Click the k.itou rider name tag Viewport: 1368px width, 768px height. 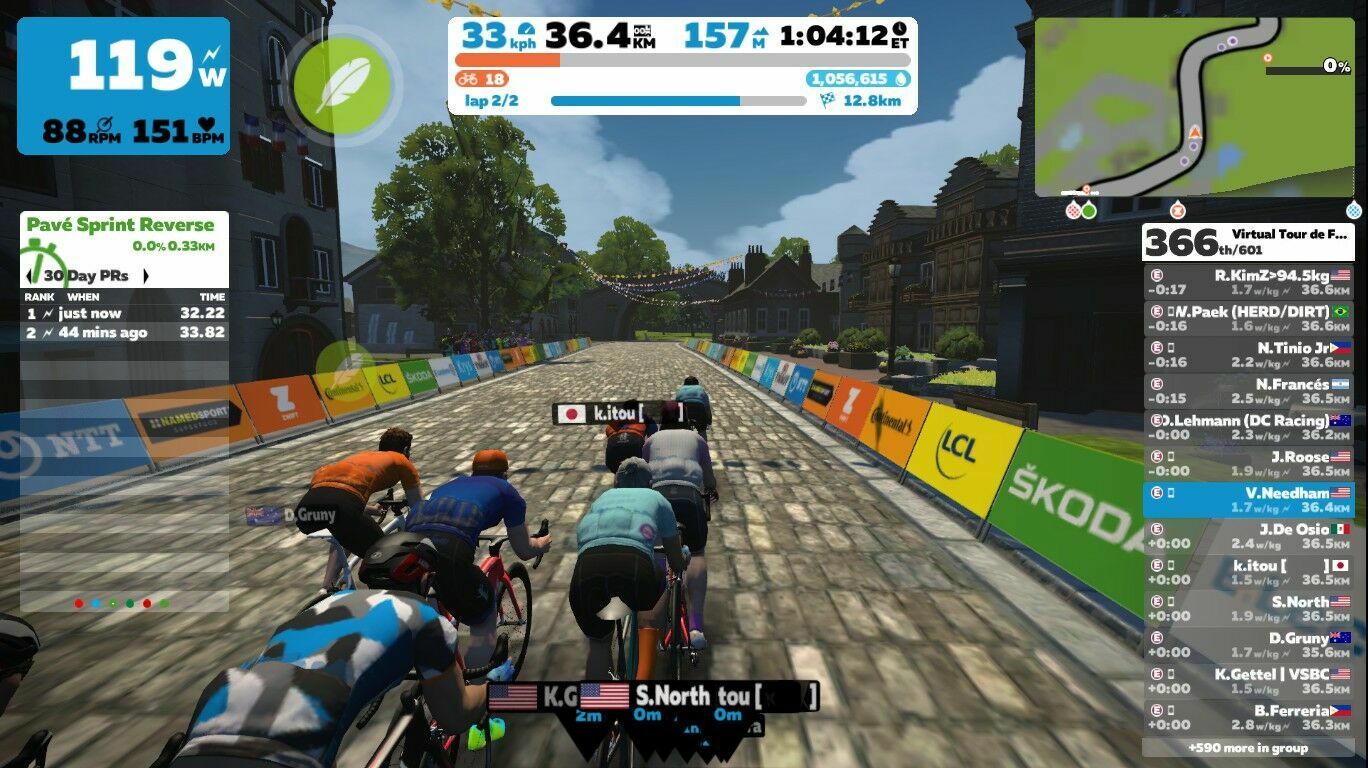pos(620,413)
